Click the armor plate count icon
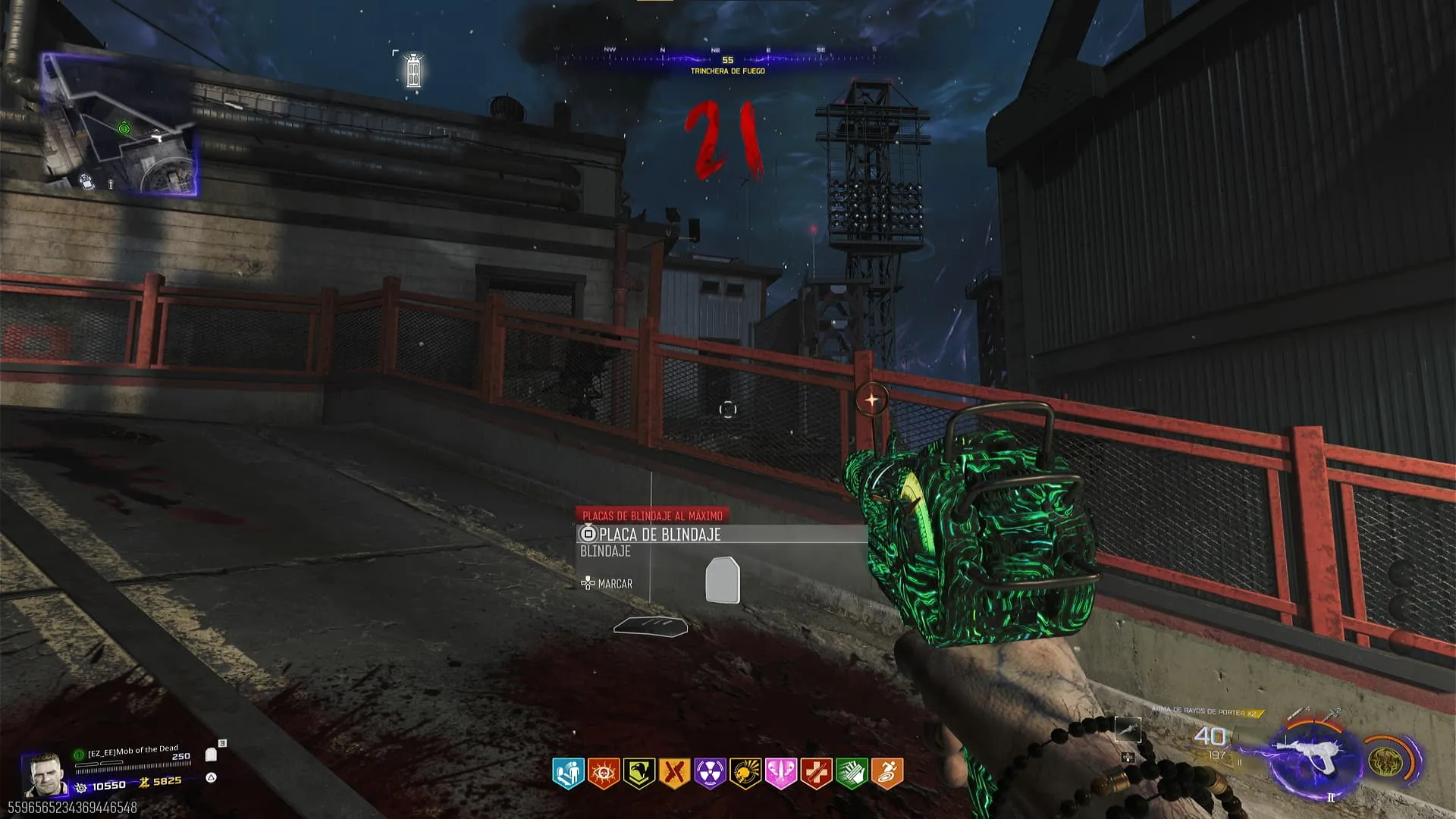This screenshot has height=819, width=1456. (x=212, y=755)
